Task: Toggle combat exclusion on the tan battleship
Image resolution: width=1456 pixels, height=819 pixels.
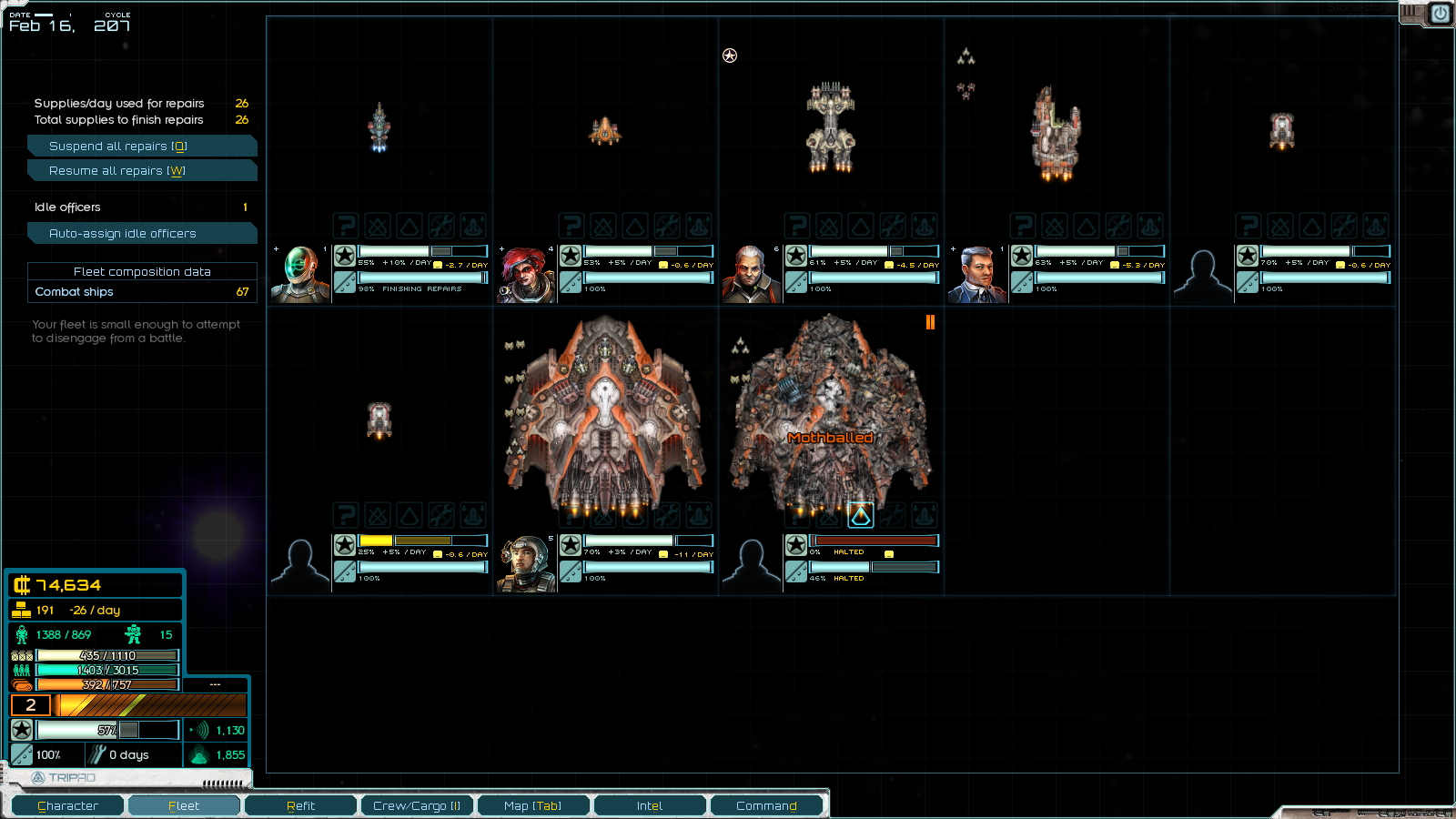Action: coord(829,226)
